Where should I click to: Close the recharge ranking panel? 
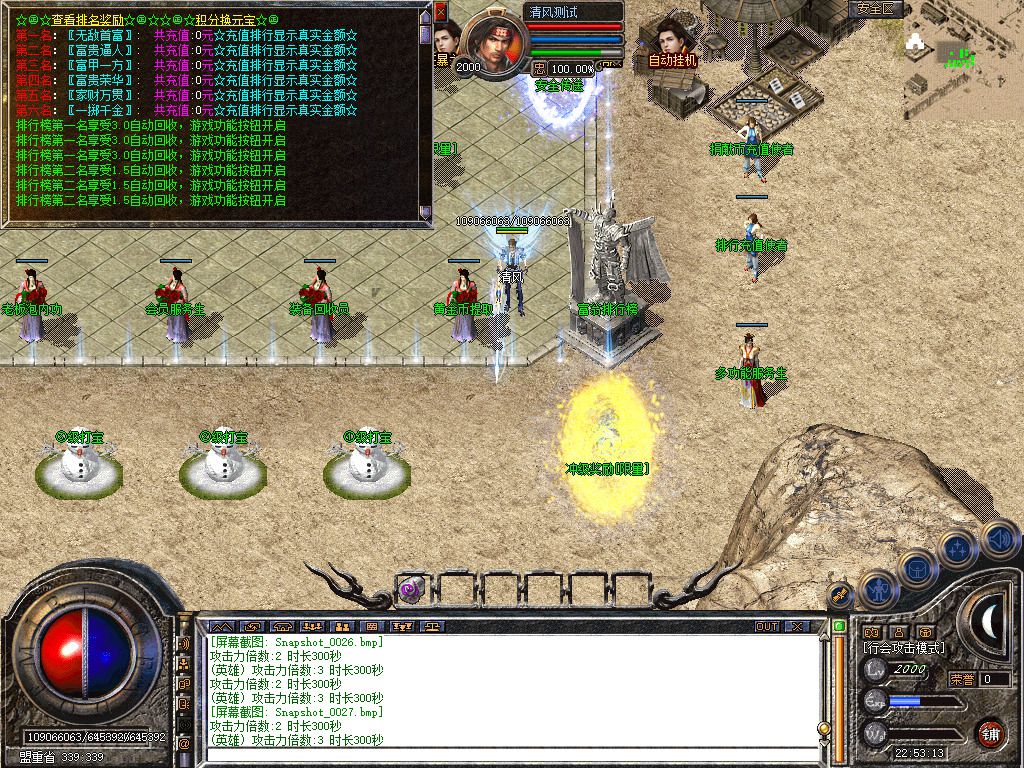point(441,13)
